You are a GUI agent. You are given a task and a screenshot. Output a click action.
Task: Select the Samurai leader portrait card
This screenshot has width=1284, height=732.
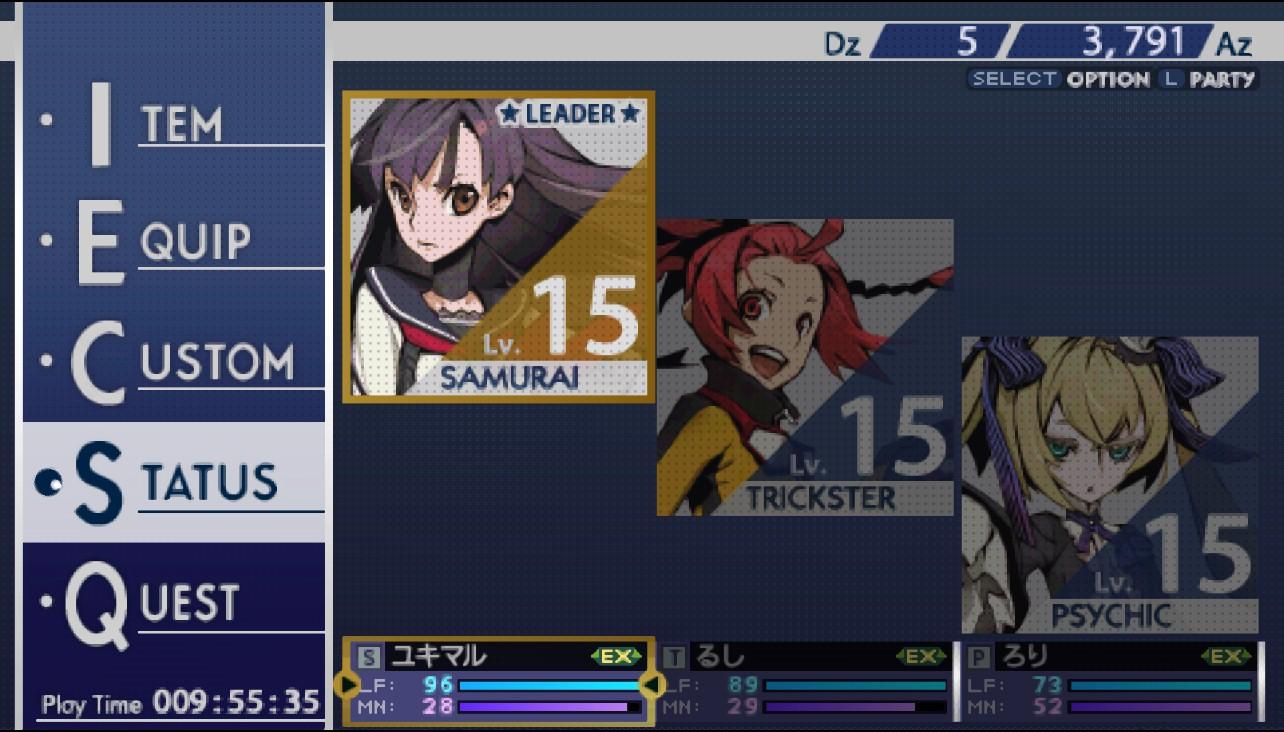click(498, 247)
